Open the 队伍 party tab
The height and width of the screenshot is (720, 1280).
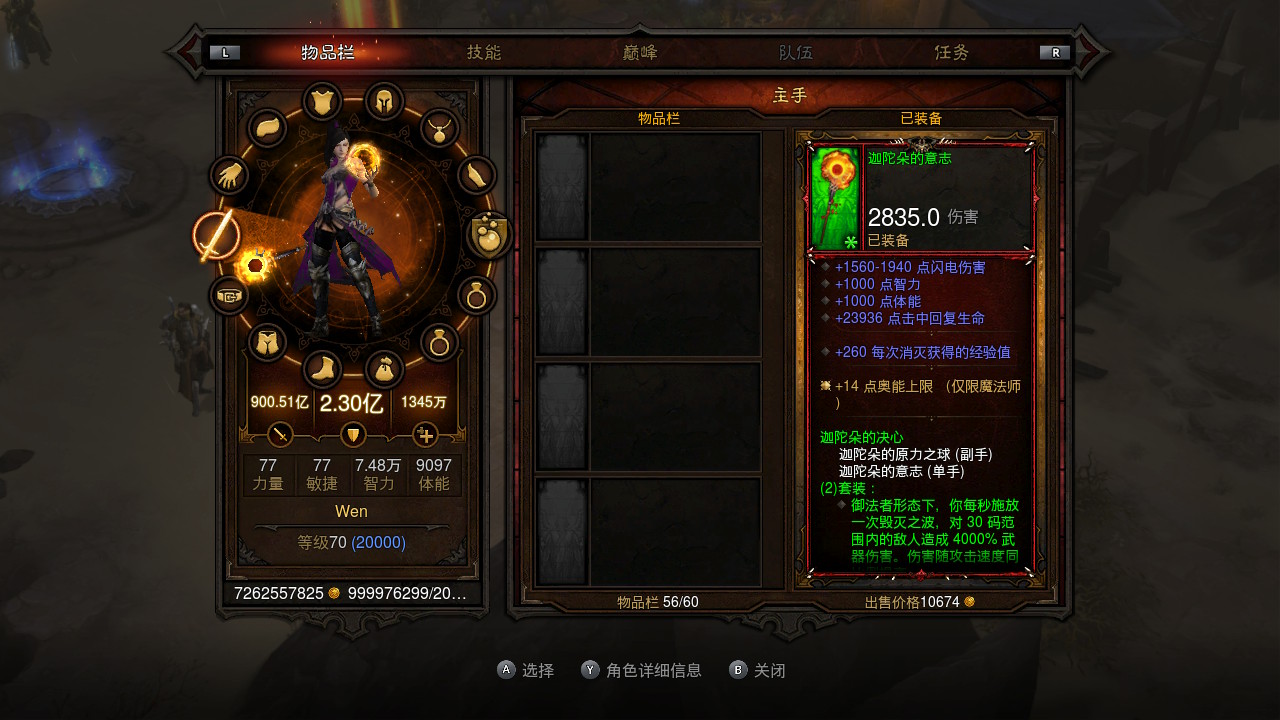coord(796,53)
